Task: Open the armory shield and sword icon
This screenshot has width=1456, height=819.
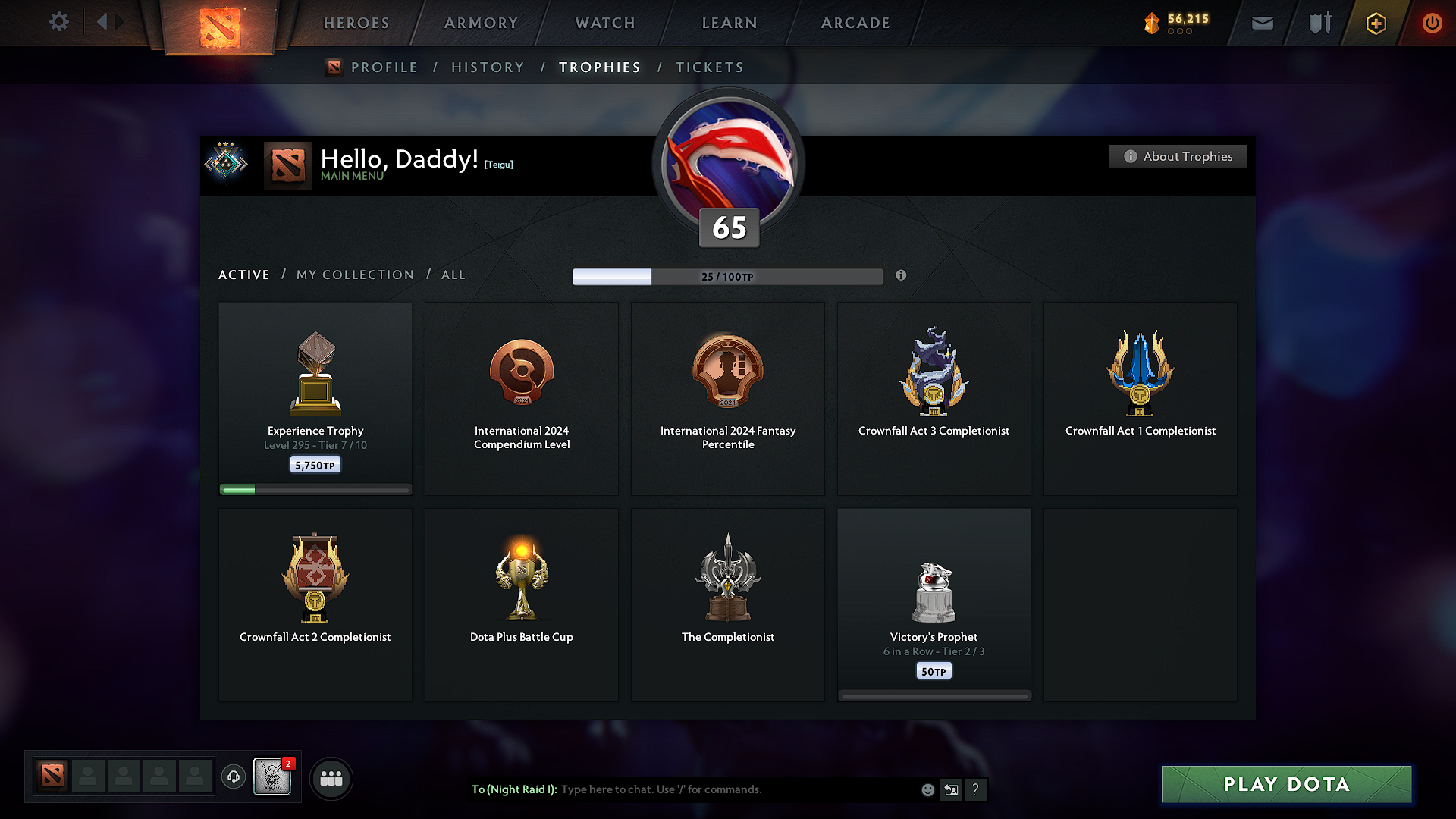Action: point(1318,23)
